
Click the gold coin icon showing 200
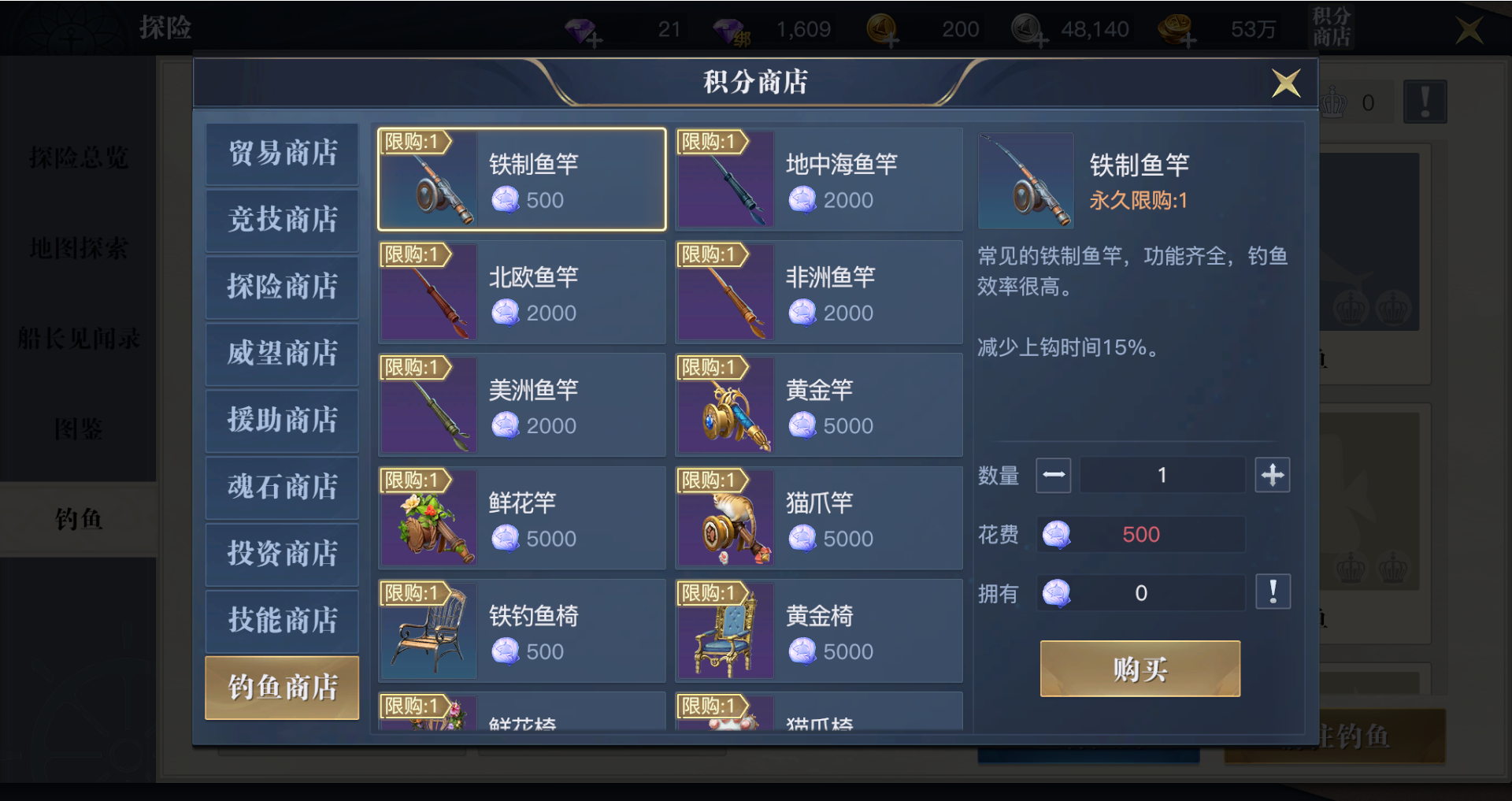click(x=884, y=29)
